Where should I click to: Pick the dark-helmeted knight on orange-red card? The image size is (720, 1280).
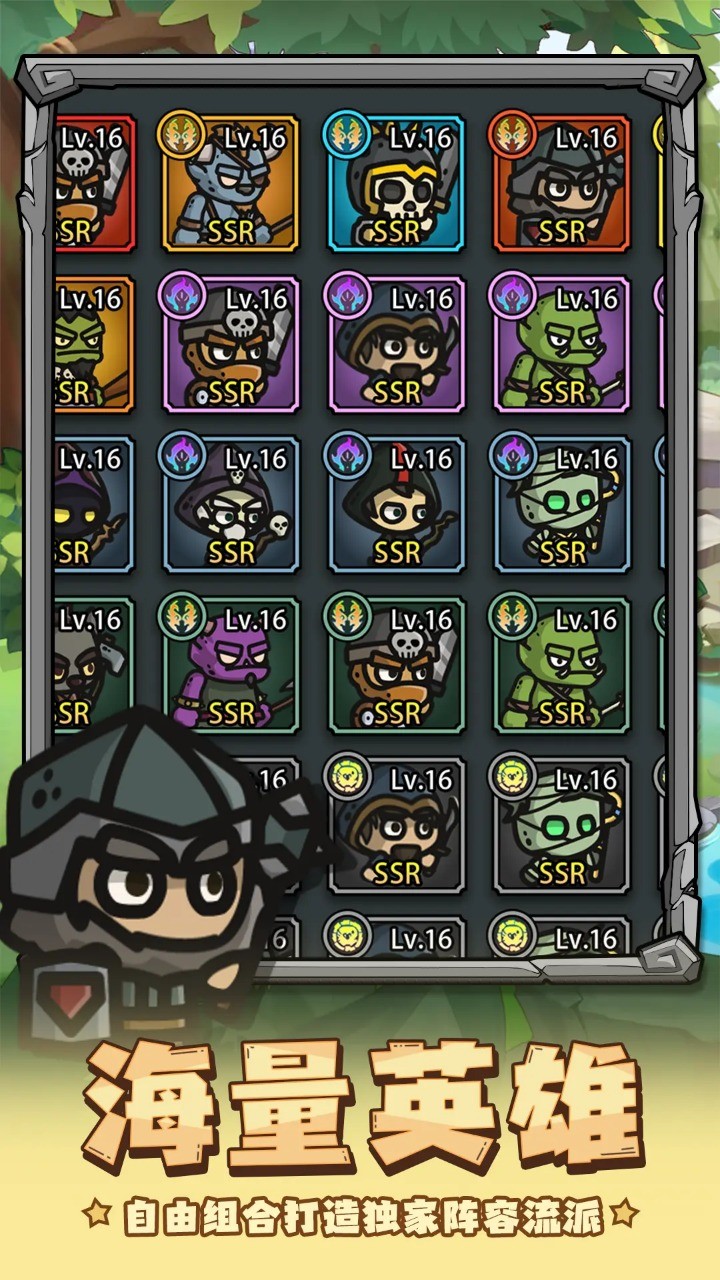[x=561, y=184]
